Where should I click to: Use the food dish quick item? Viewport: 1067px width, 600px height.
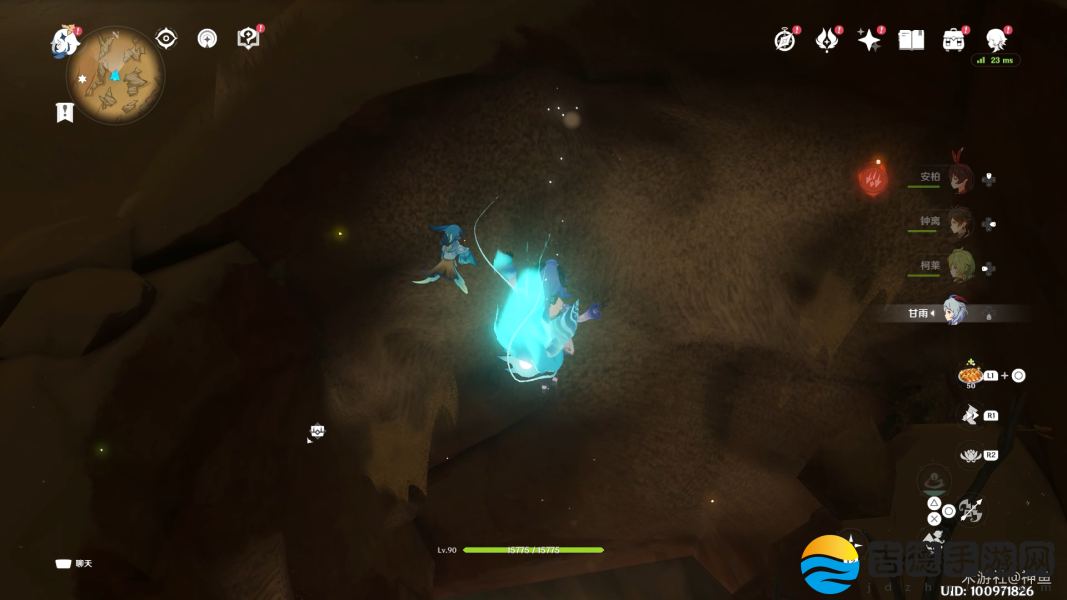click(x=969, y=375)
